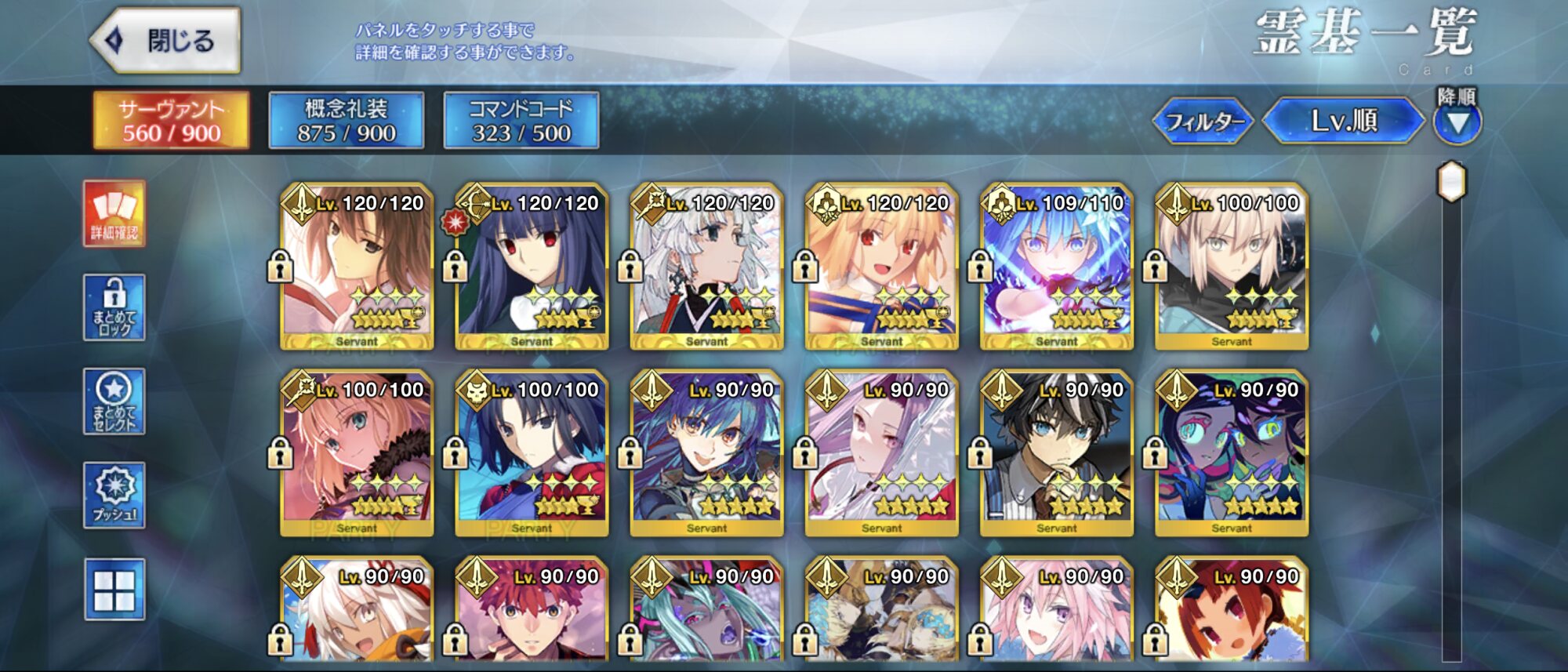
Task: Open the フィルター filter options
Action: [x=1204, y=122]
